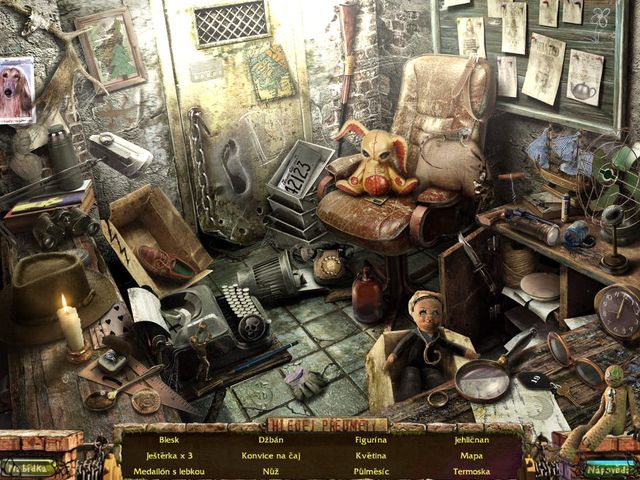This screenshot has width=640, height=480.
Task: Choose 'Mapa' in the item list
Action: click(471, 455)
